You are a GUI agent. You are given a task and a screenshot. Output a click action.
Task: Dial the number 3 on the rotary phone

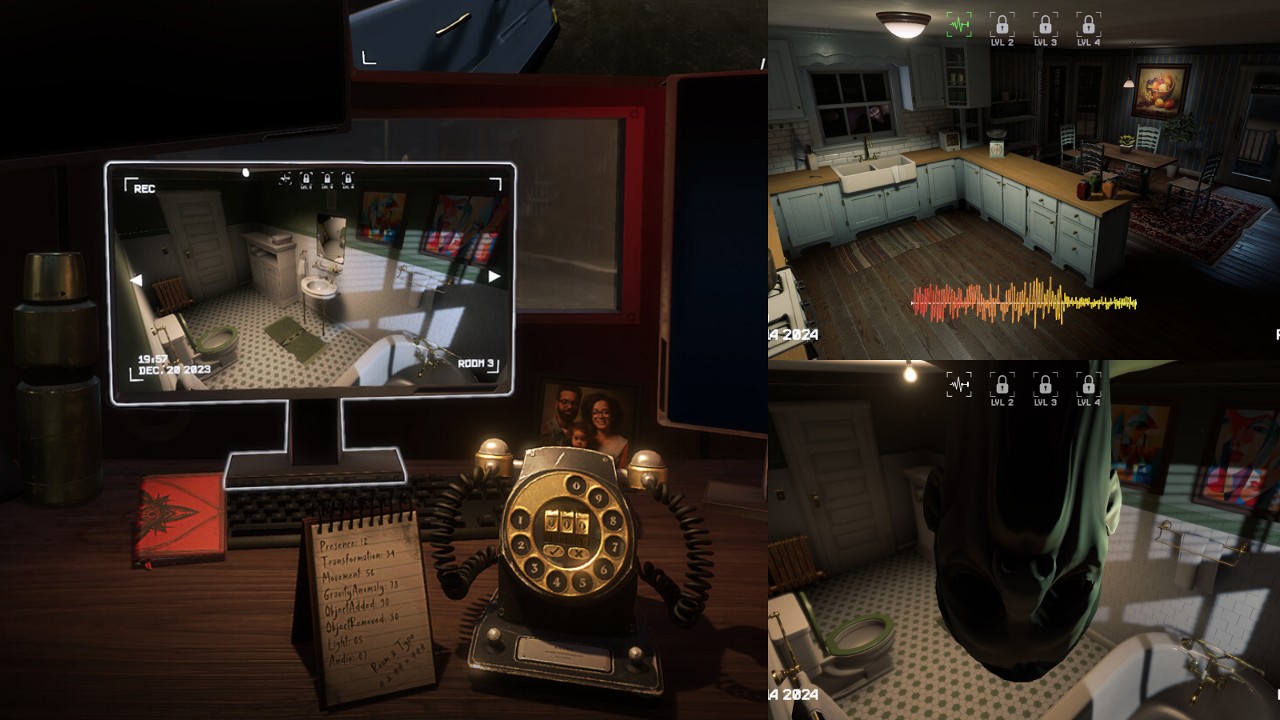[x=535, y=567]
